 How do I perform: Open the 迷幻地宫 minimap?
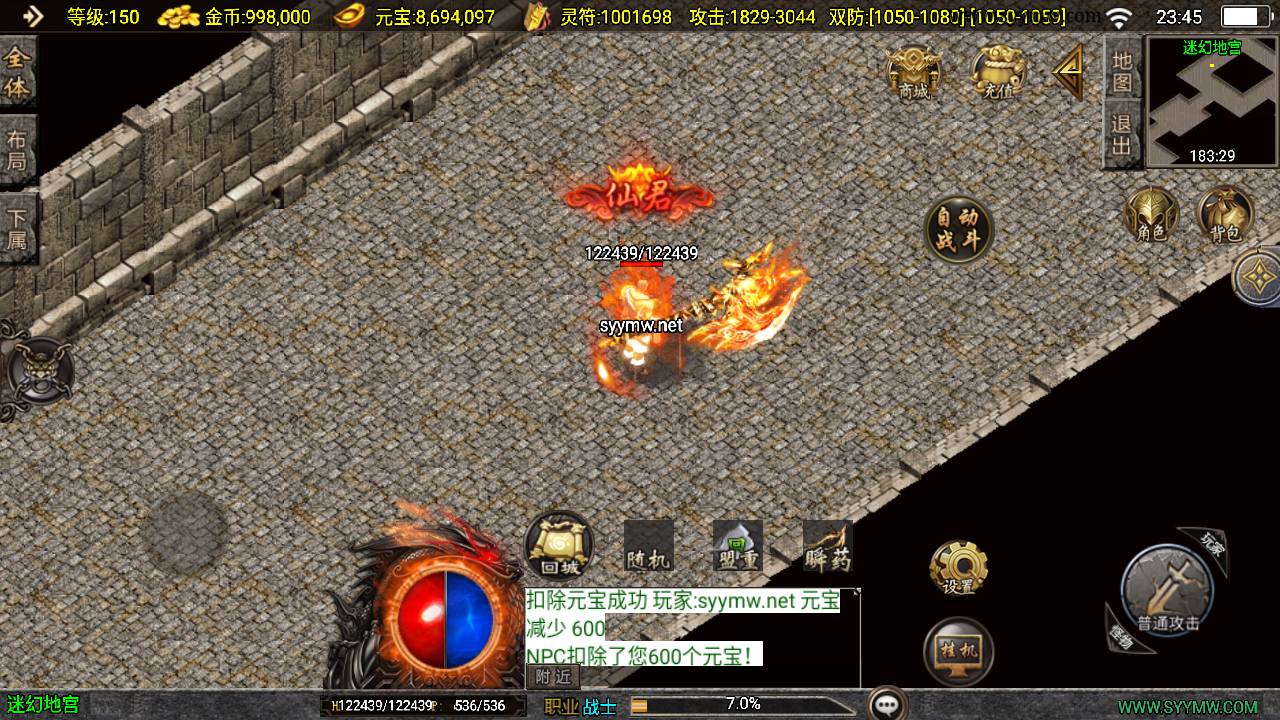[x=1211, y=101]
